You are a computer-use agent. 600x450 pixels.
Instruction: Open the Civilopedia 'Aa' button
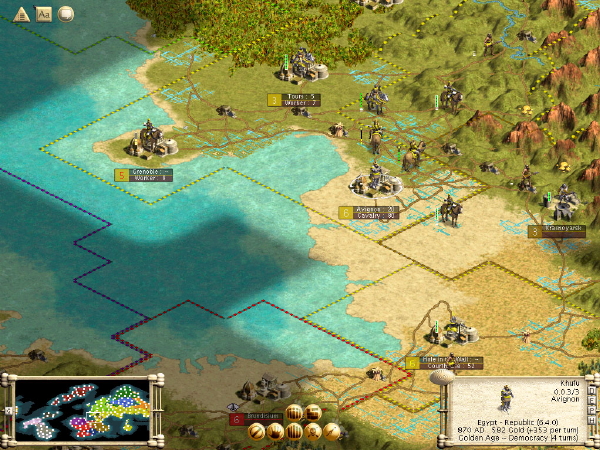(43, 14)
